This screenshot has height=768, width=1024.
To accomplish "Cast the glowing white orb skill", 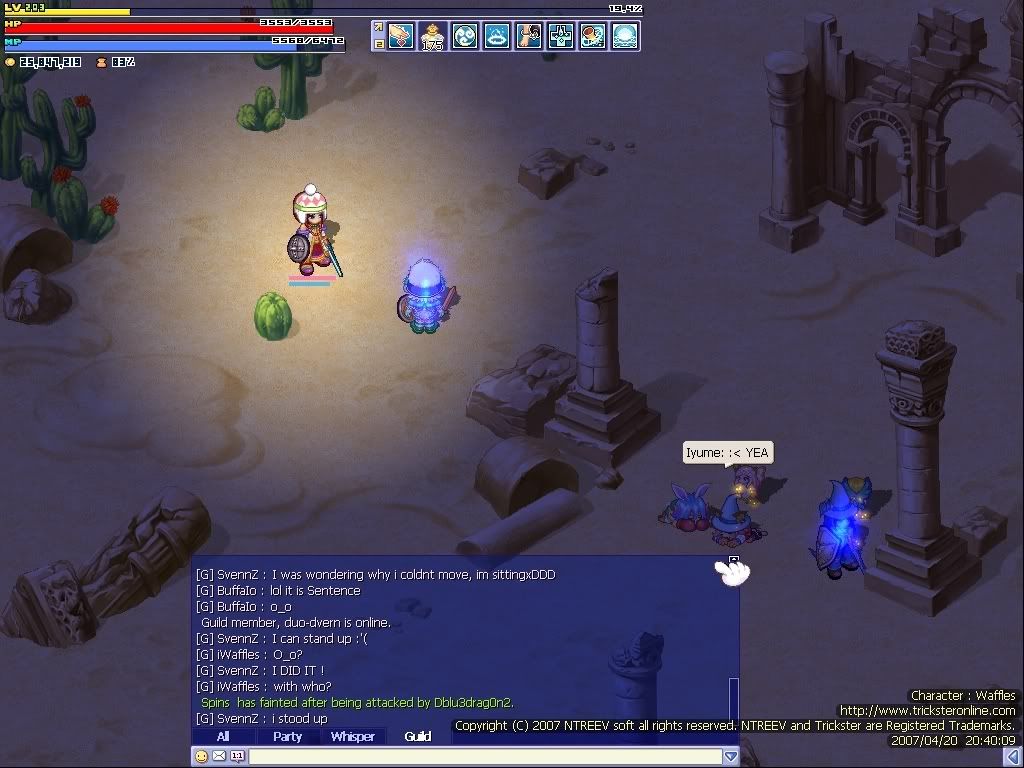I will click(625, 36).
